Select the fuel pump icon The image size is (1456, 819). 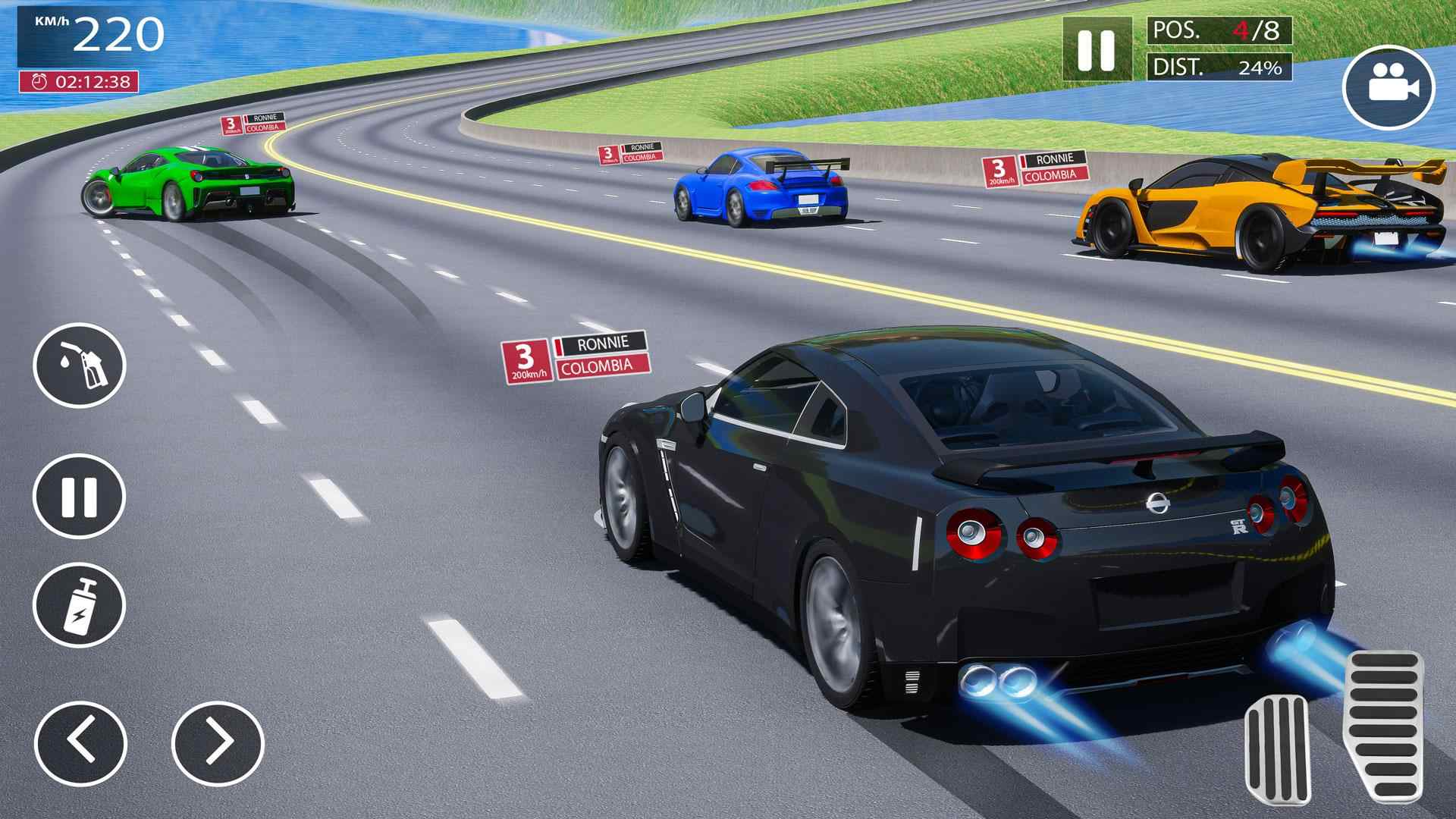click(80, 366)
